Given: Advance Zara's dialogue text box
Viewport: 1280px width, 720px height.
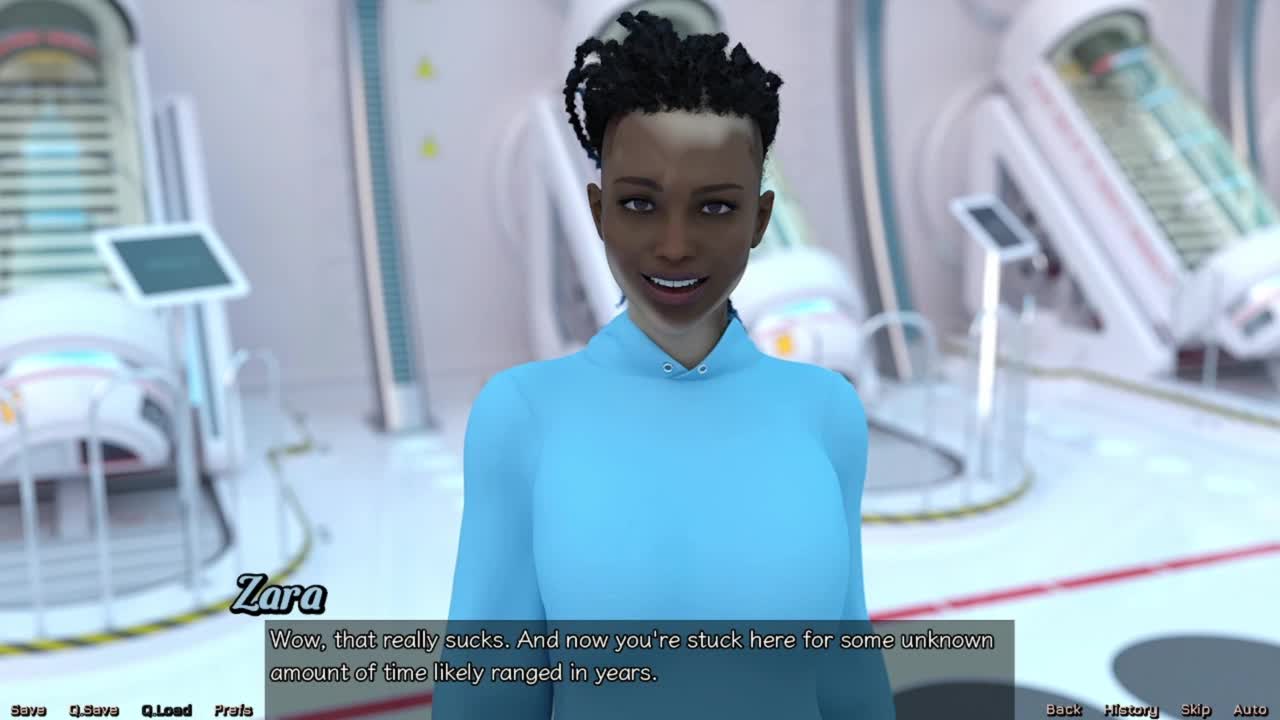Looking at the screenshot, I should click(640, 656).
